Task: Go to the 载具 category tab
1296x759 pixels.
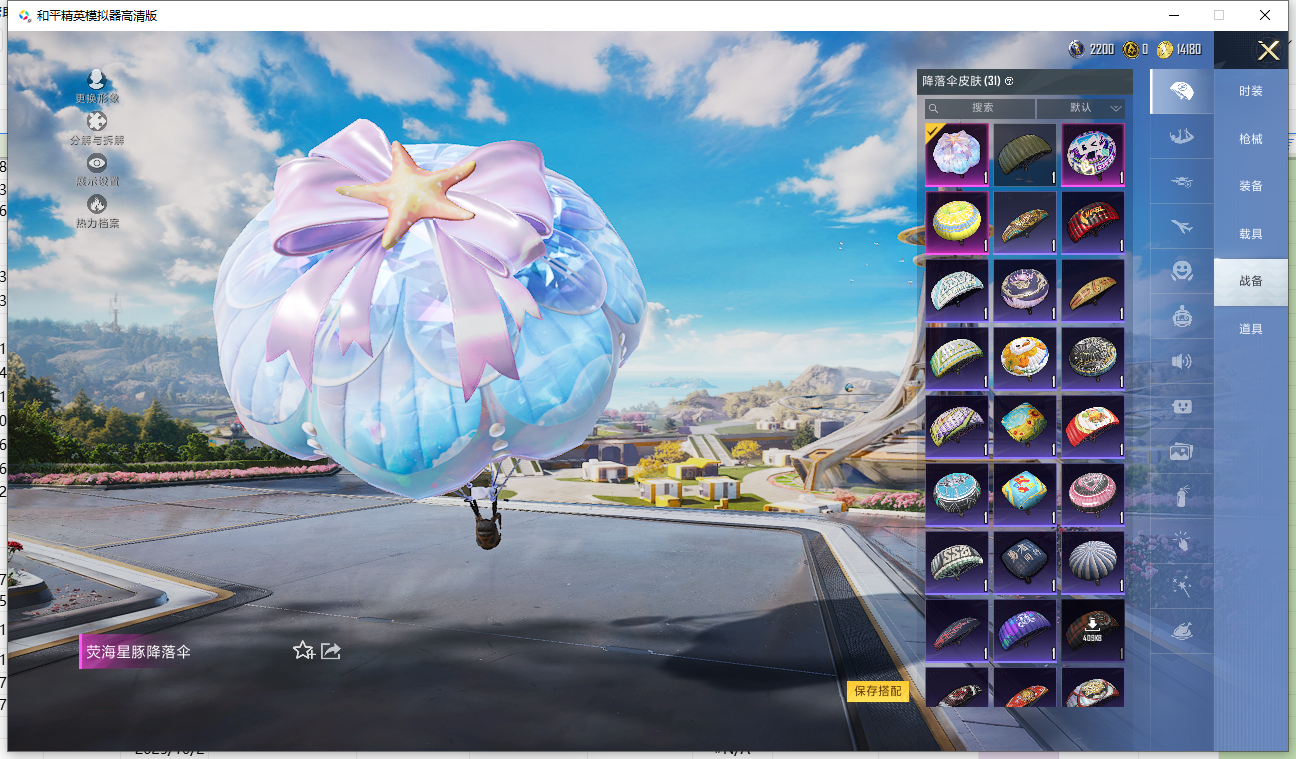Action: click(x=1250, y=234)
